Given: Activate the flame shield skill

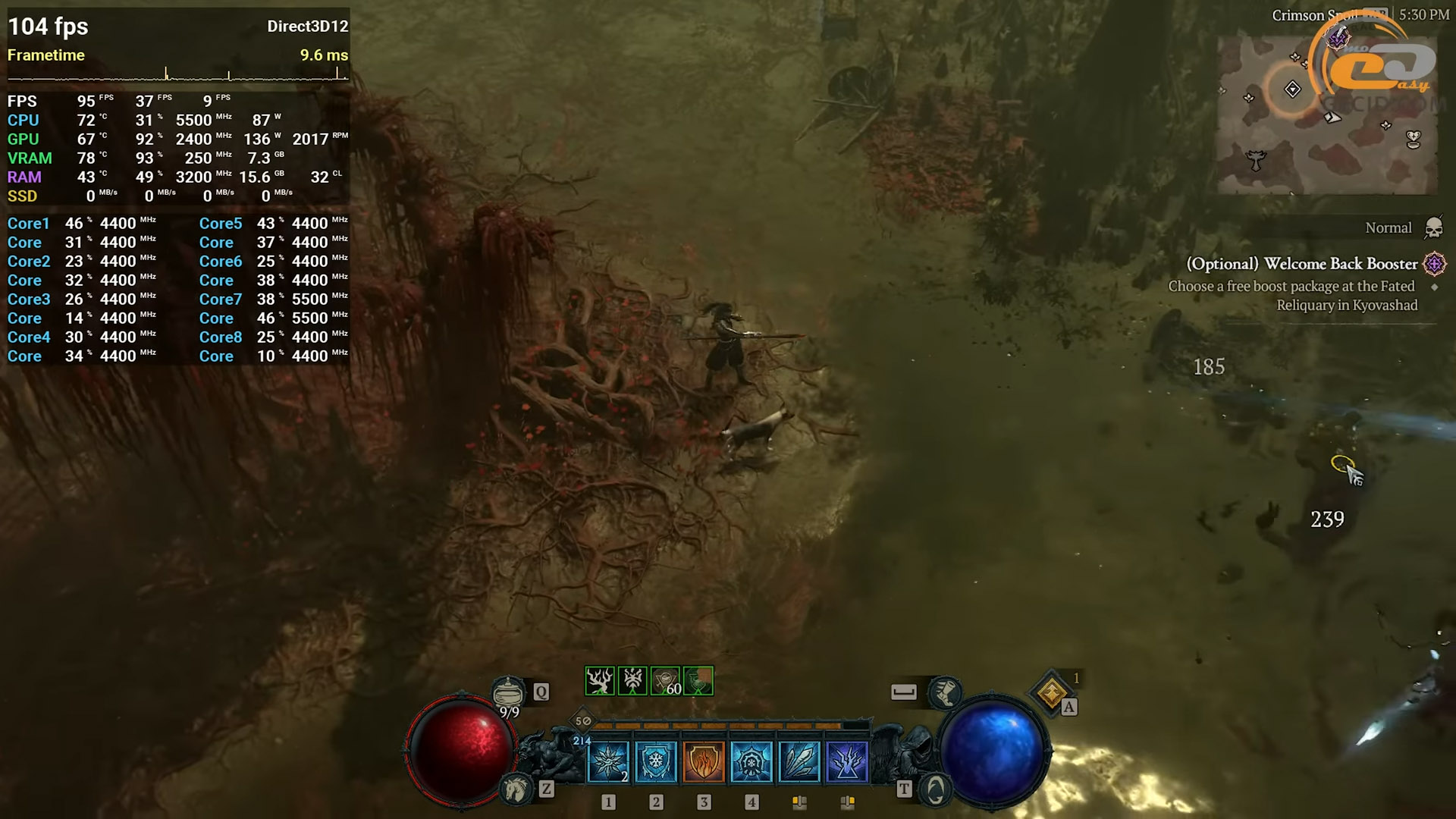Looking at the screenshot, I should pos(704,761).
